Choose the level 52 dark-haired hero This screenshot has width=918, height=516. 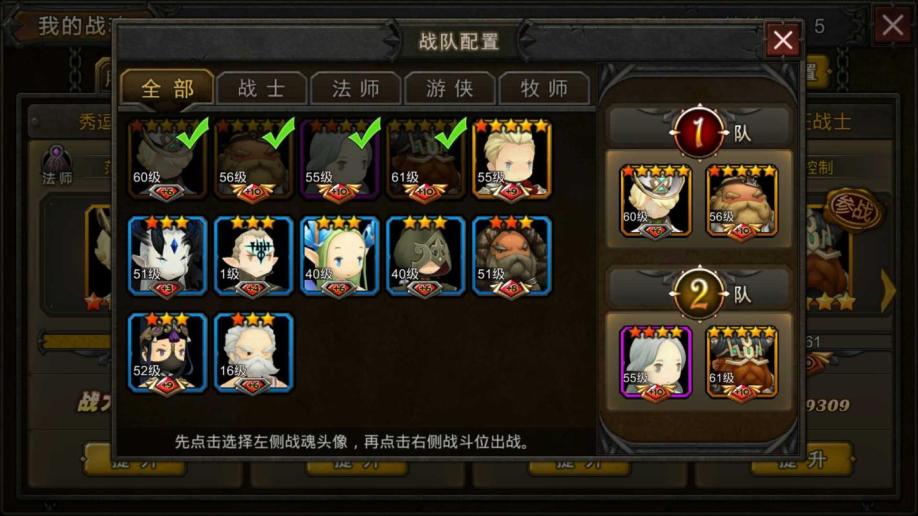(x=167, y=352)
